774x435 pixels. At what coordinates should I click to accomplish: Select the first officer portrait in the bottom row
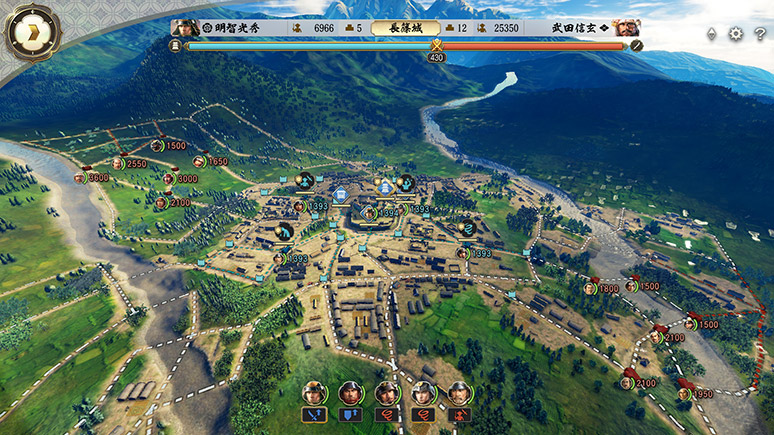314,393
